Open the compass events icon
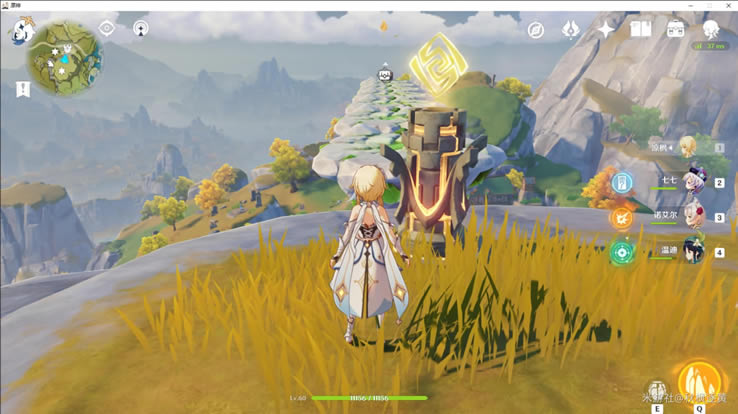Screen dimensions: 738x414 pos(536,30)
